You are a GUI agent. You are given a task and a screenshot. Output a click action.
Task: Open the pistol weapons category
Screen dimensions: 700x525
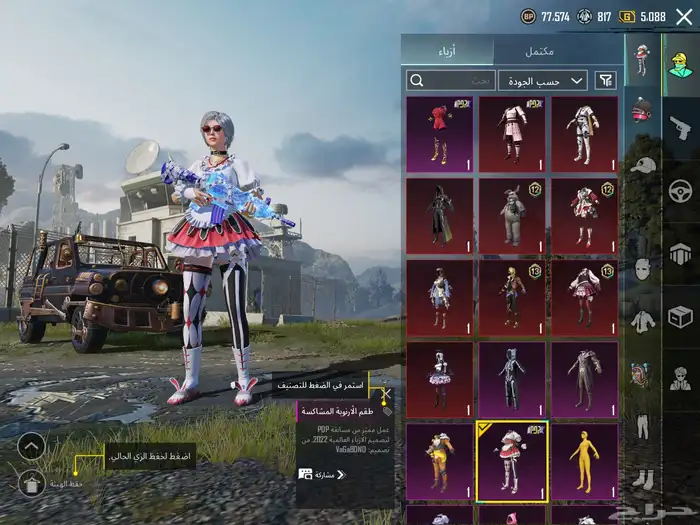(680, 127)
